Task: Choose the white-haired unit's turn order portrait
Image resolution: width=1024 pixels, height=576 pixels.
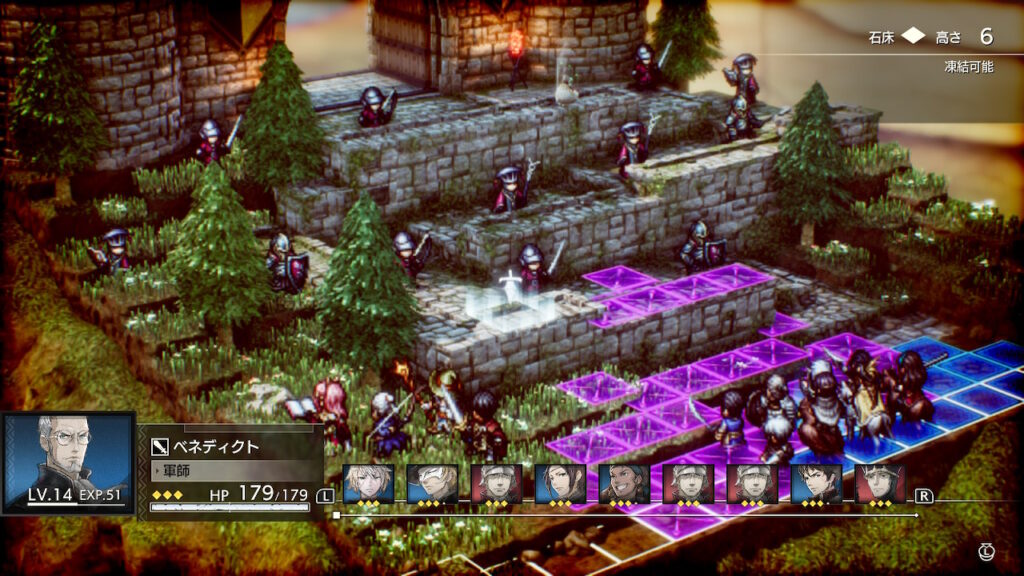Action: (433, 484)
